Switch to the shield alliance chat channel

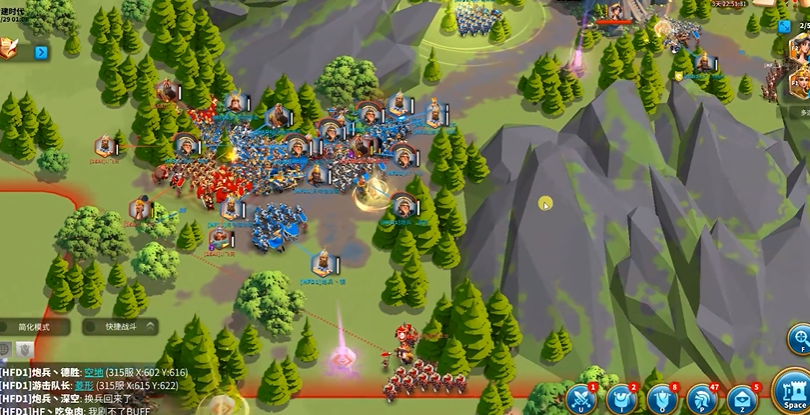pyautogui.click(x=23, y=349)
